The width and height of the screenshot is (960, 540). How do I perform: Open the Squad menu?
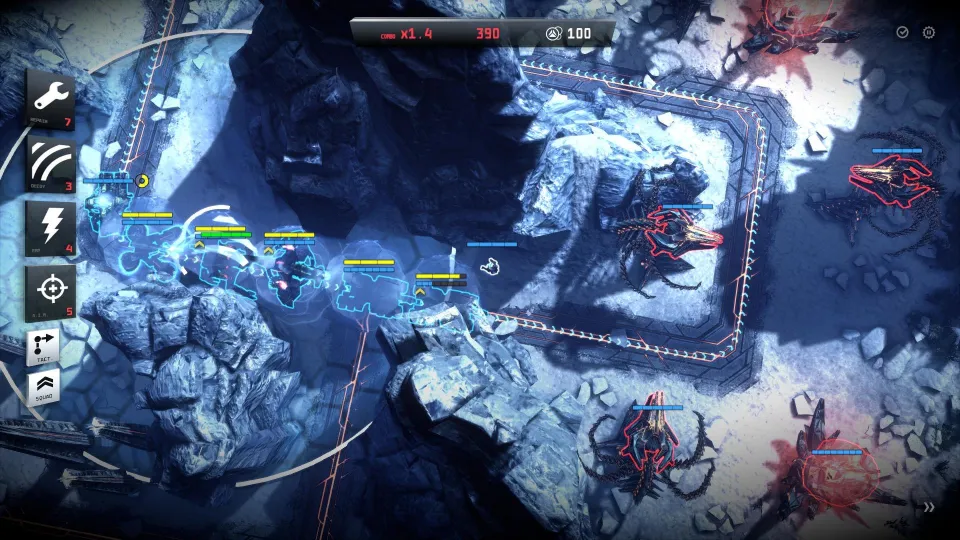(x=43, y=386)
